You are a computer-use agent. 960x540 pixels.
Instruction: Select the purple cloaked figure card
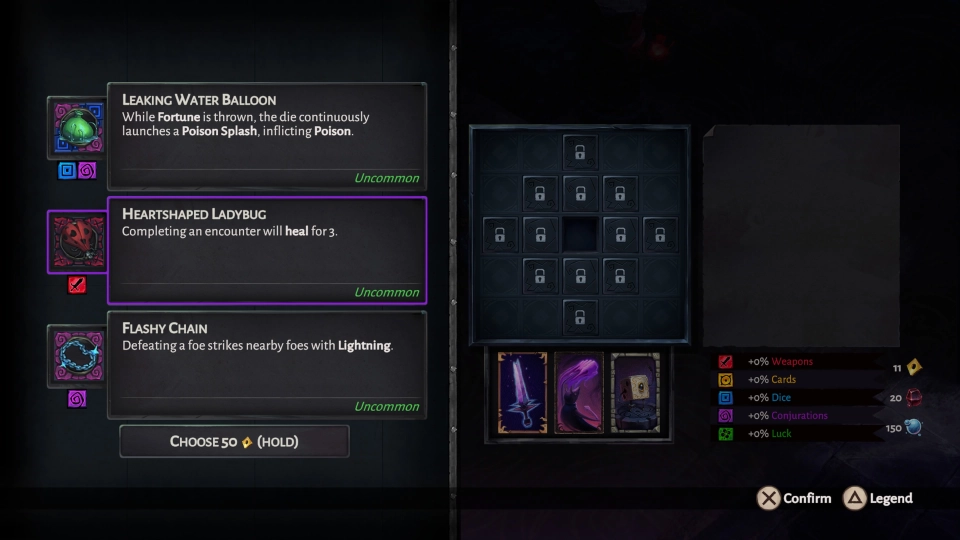(579, 392)
